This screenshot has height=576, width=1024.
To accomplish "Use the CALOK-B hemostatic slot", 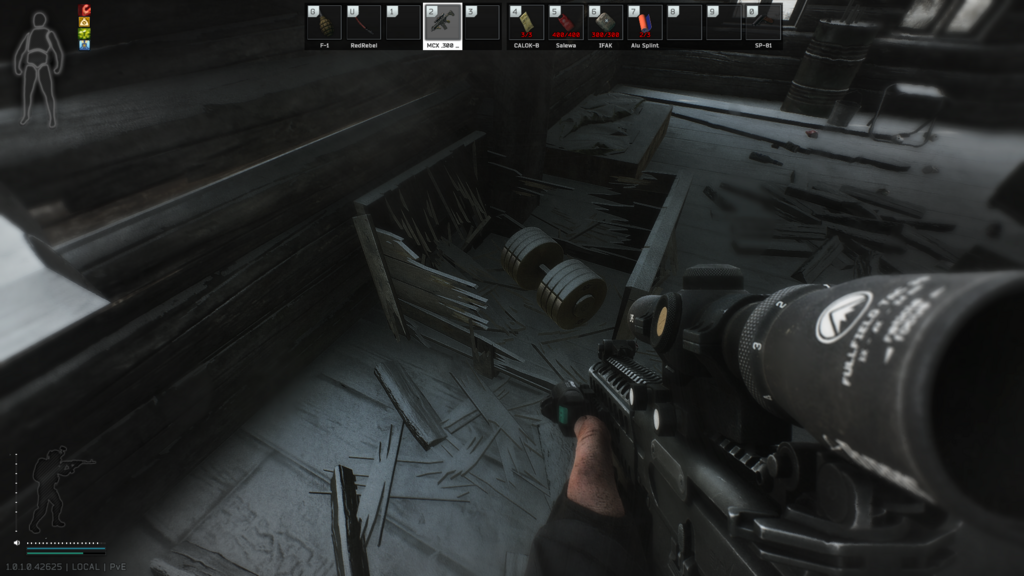I will coord(526,22).
